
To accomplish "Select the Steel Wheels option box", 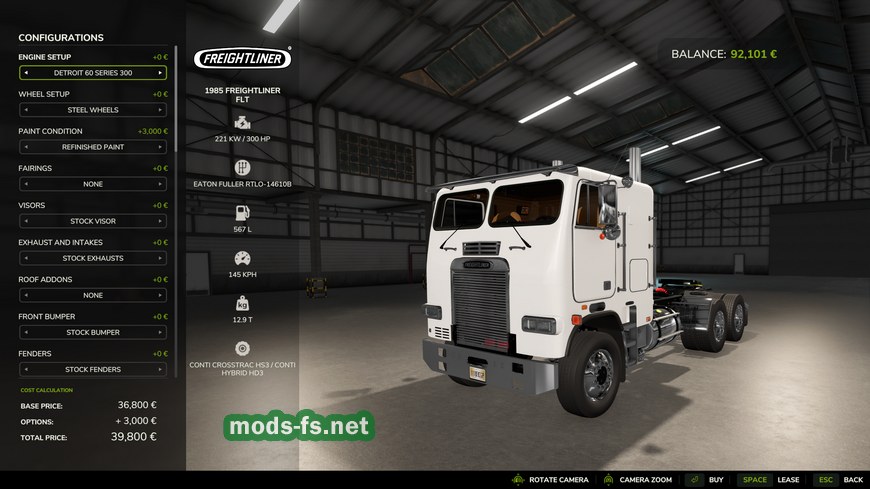I will [93, 110].
